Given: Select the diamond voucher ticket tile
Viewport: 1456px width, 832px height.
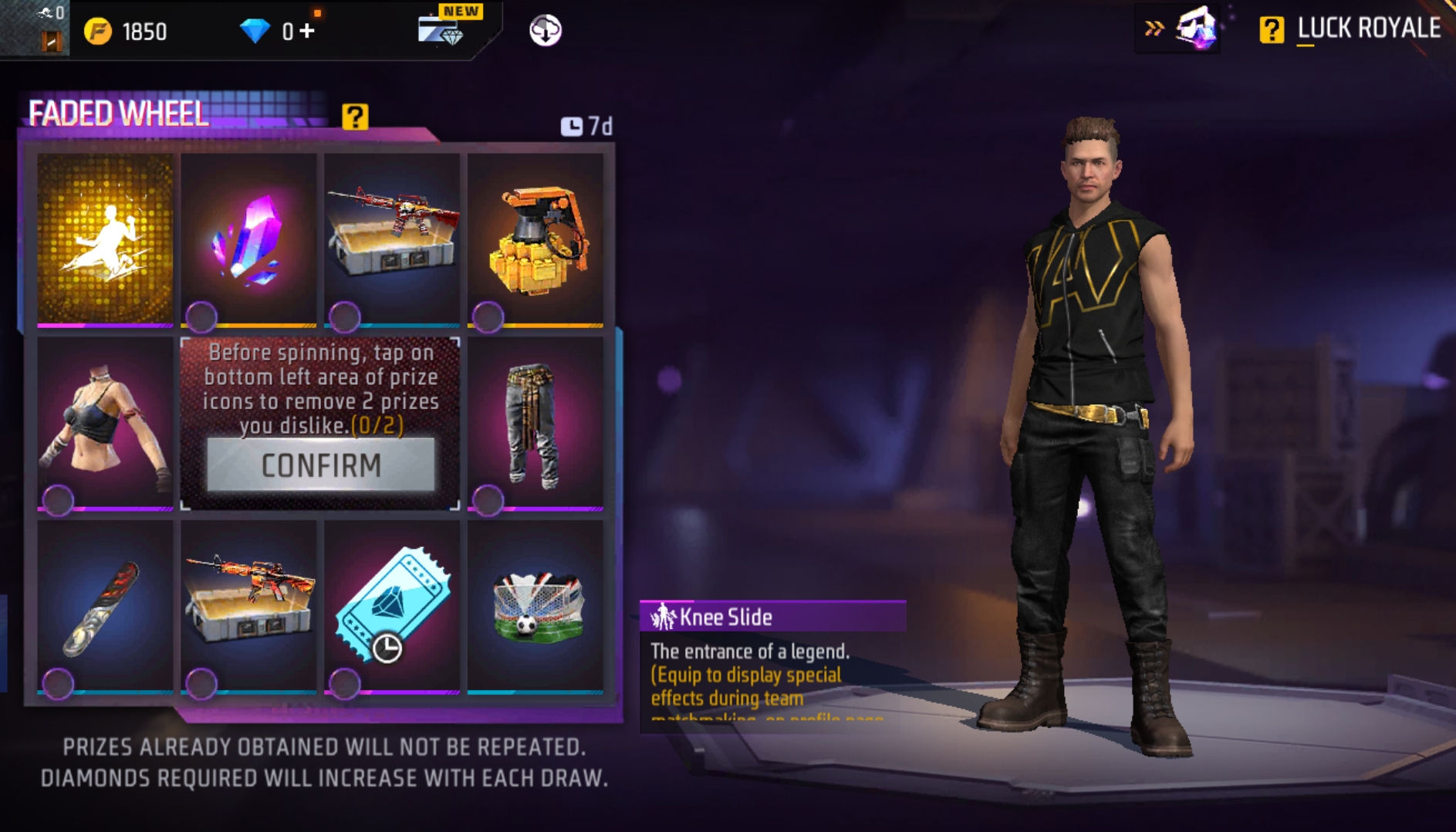Looking at the screenshot, I should tap(392, 605).
